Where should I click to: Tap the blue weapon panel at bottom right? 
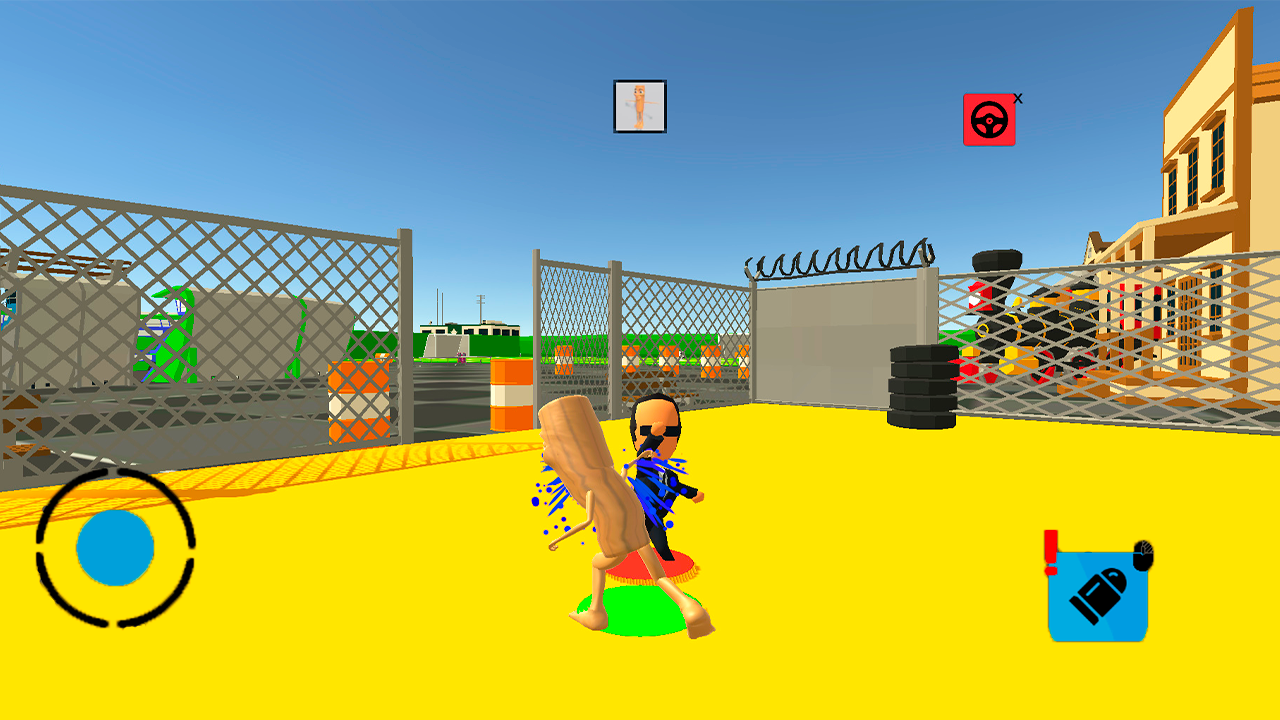[1098, 595]
